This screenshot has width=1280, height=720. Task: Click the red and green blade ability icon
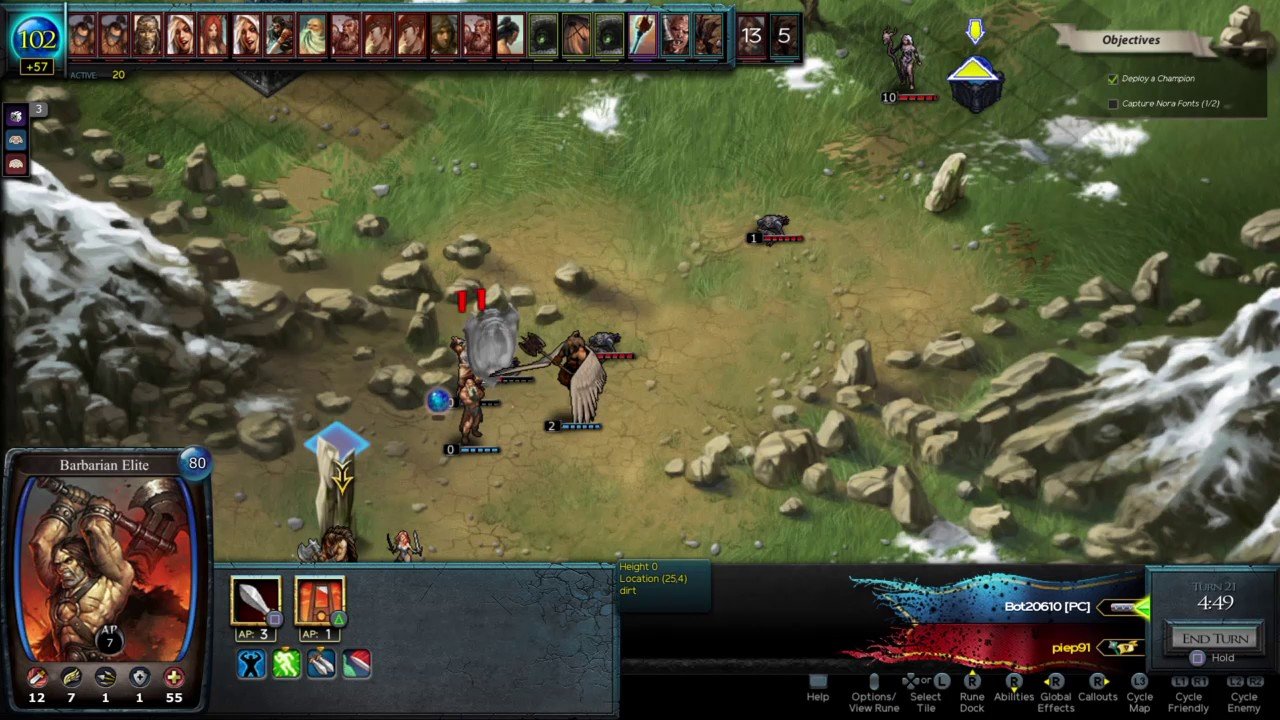click(356, 664)
